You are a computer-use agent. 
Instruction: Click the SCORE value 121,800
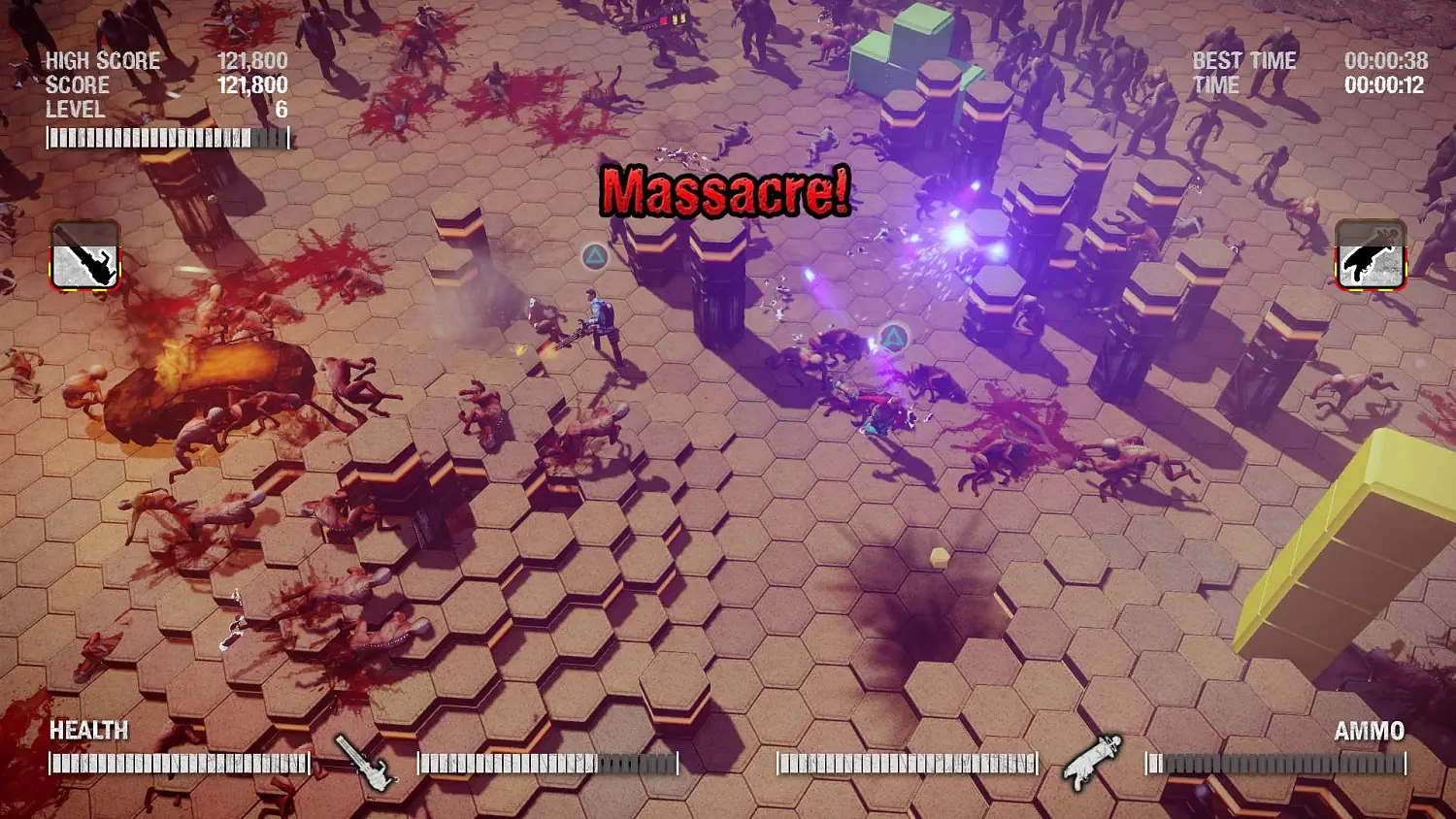coord(252,85)
